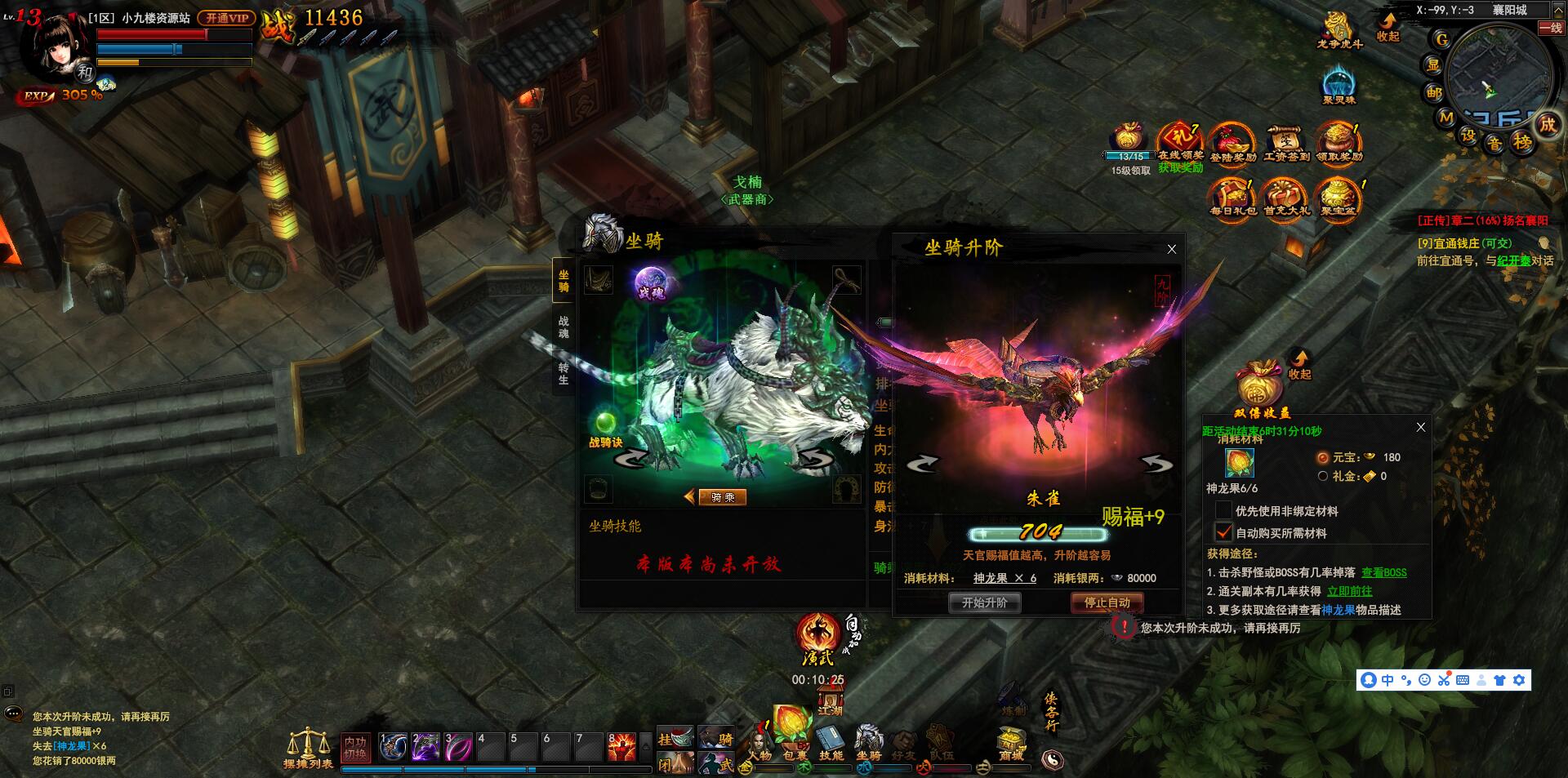Image resolution: width=1568 pixels, height=778 pixels.
Task: Follow the 立即前往 dungeon link
Action: click(1349, 591)
